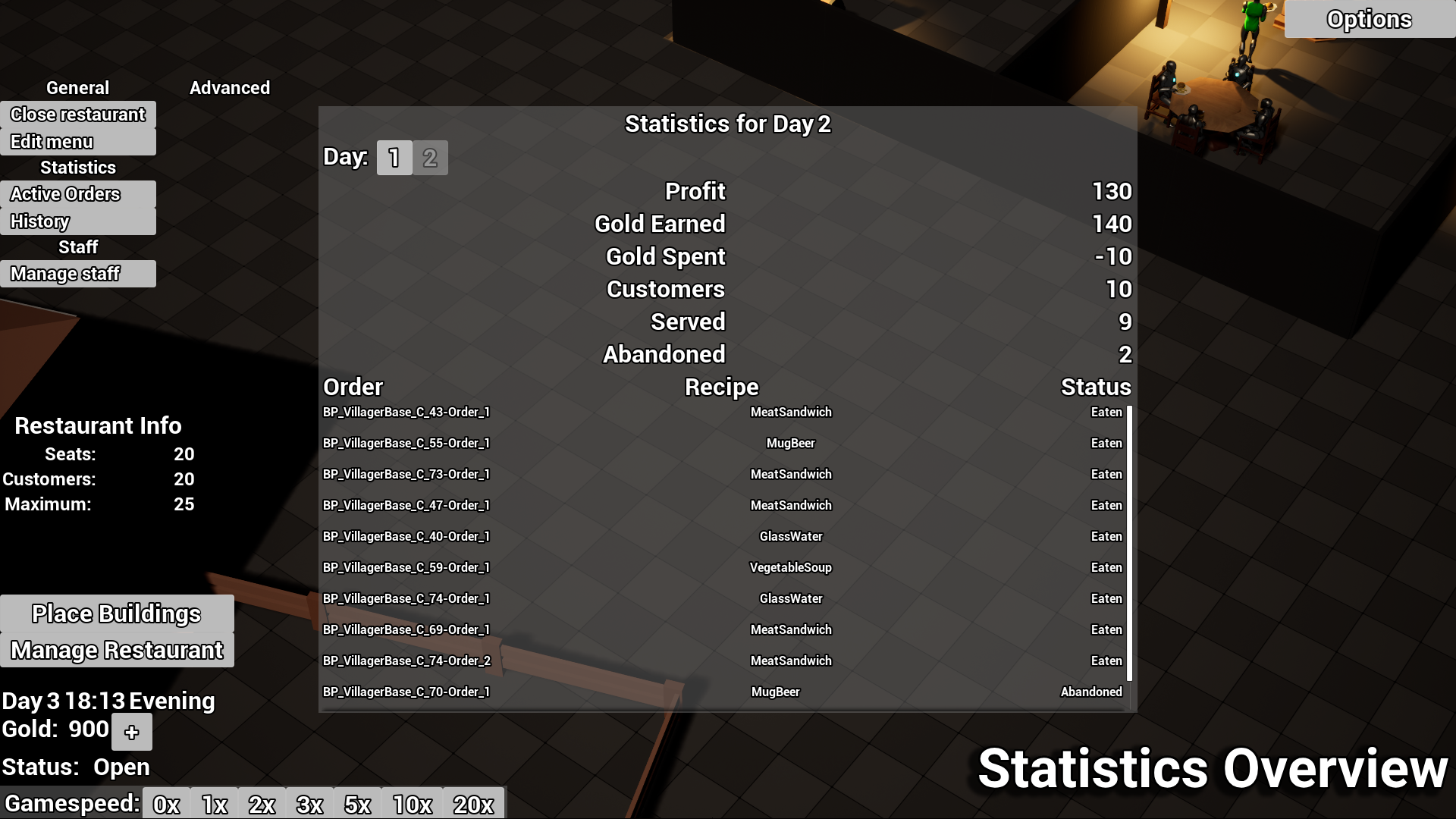Select the General panel tab
The width and height of the screenshot is (1456, 819).
pos(77,87)
